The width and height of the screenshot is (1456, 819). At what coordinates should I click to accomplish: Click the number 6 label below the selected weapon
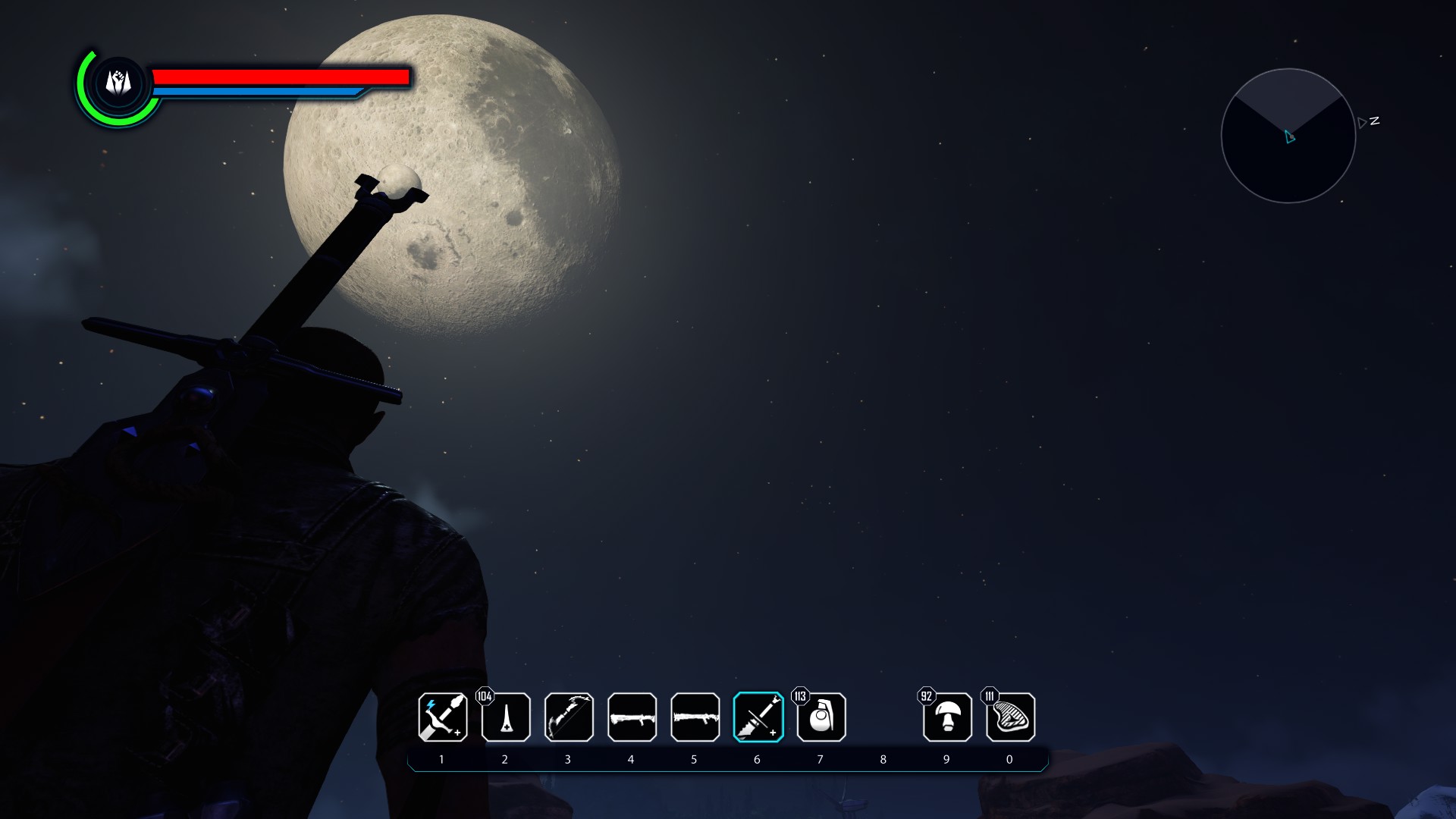[x=757, y=758]
